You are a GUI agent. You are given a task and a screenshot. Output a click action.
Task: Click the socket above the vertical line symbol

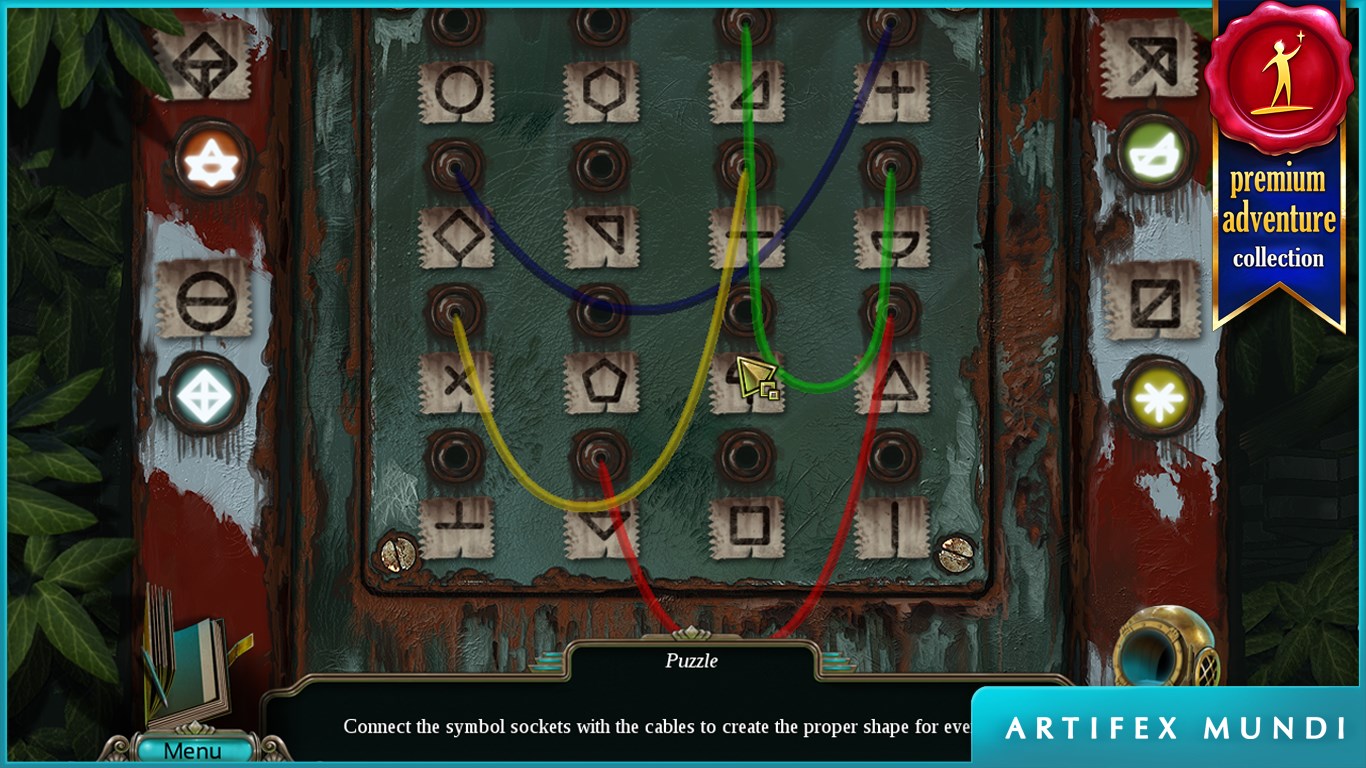tap(890, 455)
